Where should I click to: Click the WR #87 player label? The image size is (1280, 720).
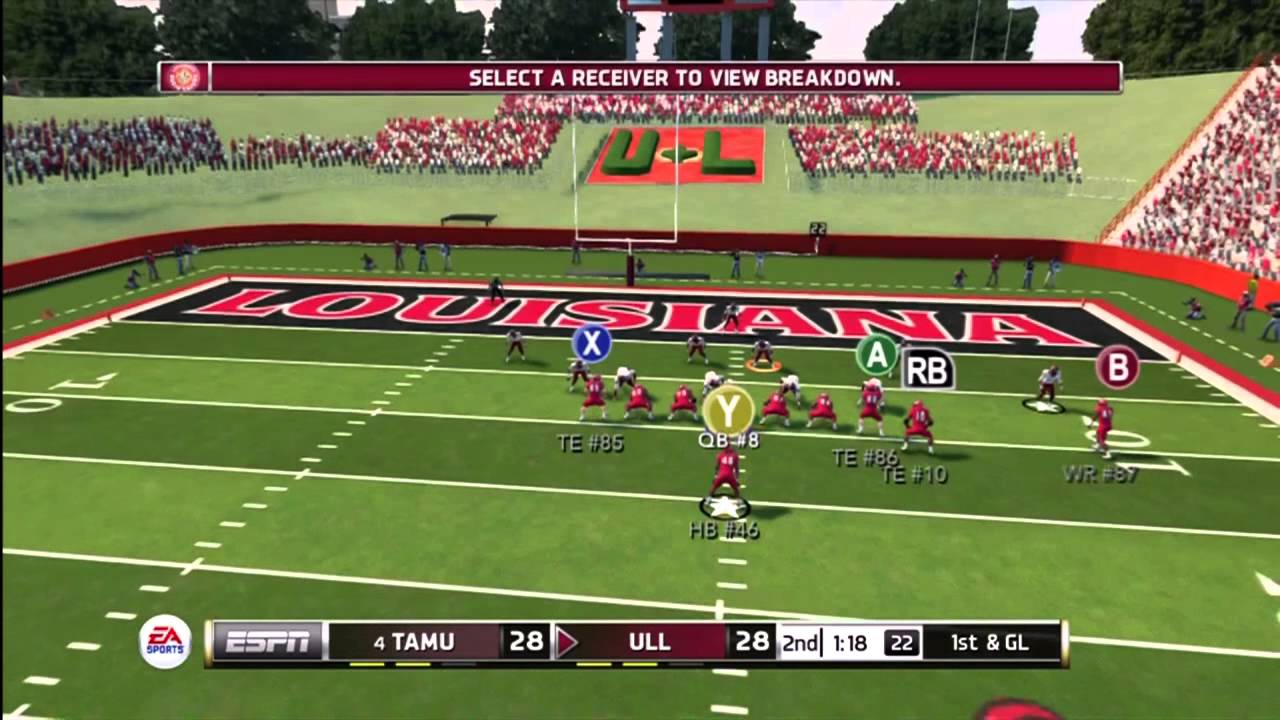[1100, 474]
